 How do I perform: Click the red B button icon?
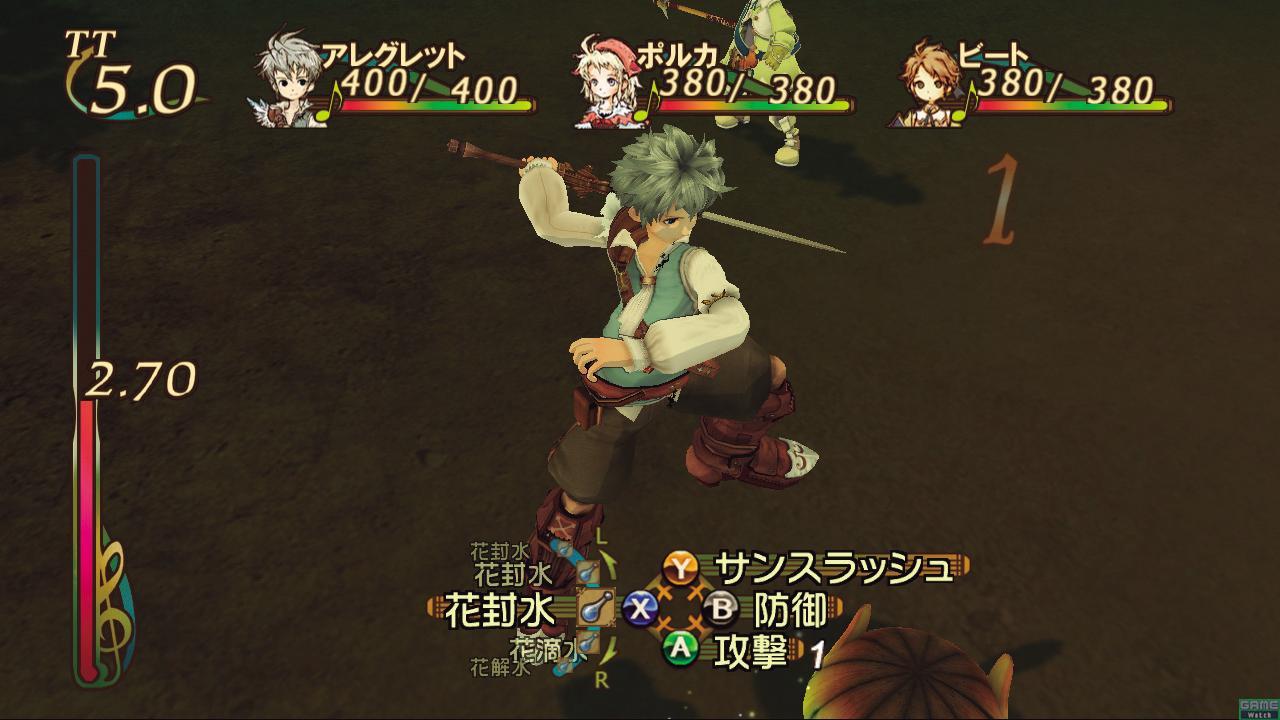point(723,606)
